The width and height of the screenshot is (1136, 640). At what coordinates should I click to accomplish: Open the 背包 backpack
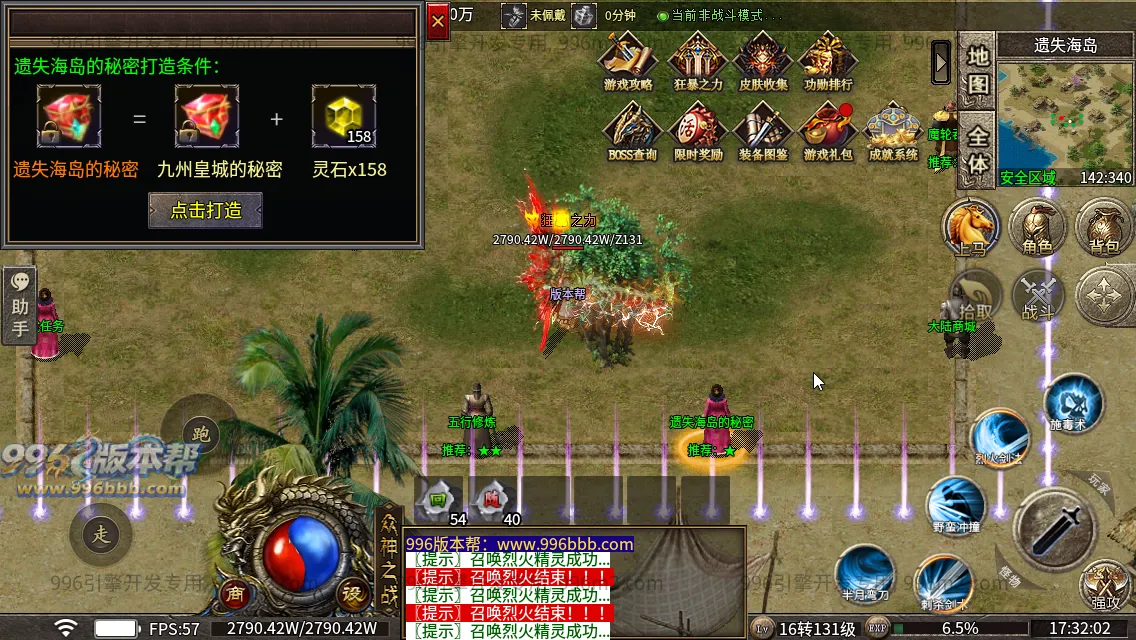pos(1104,226)
